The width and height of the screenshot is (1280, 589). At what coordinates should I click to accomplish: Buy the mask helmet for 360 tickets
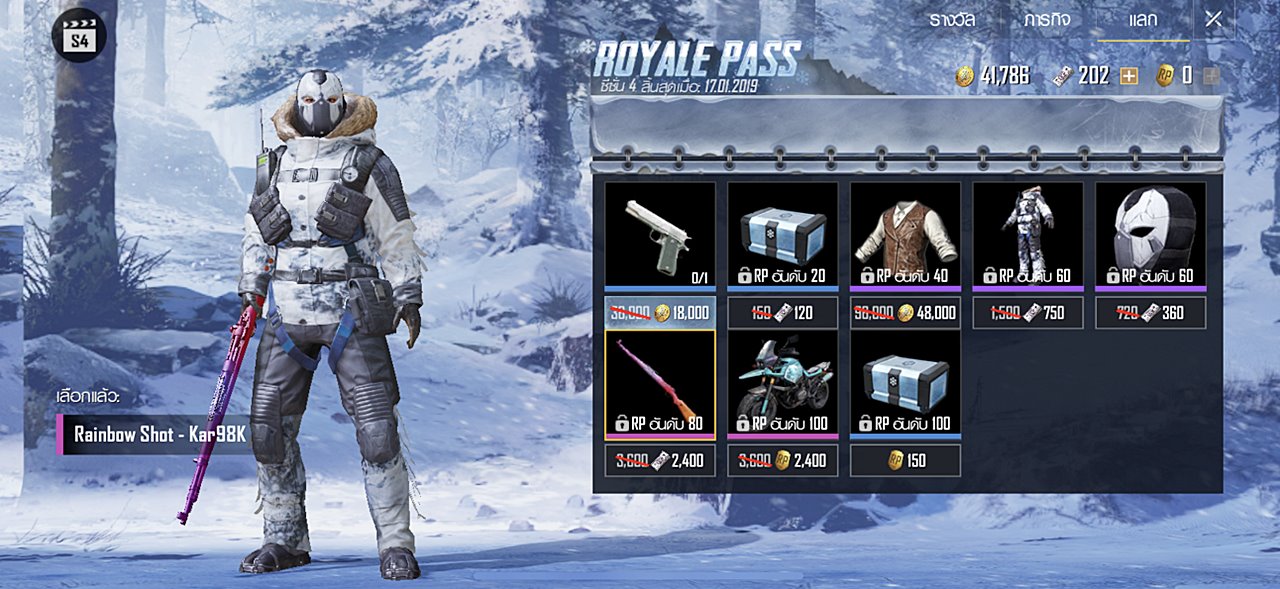pos(1150,313)
